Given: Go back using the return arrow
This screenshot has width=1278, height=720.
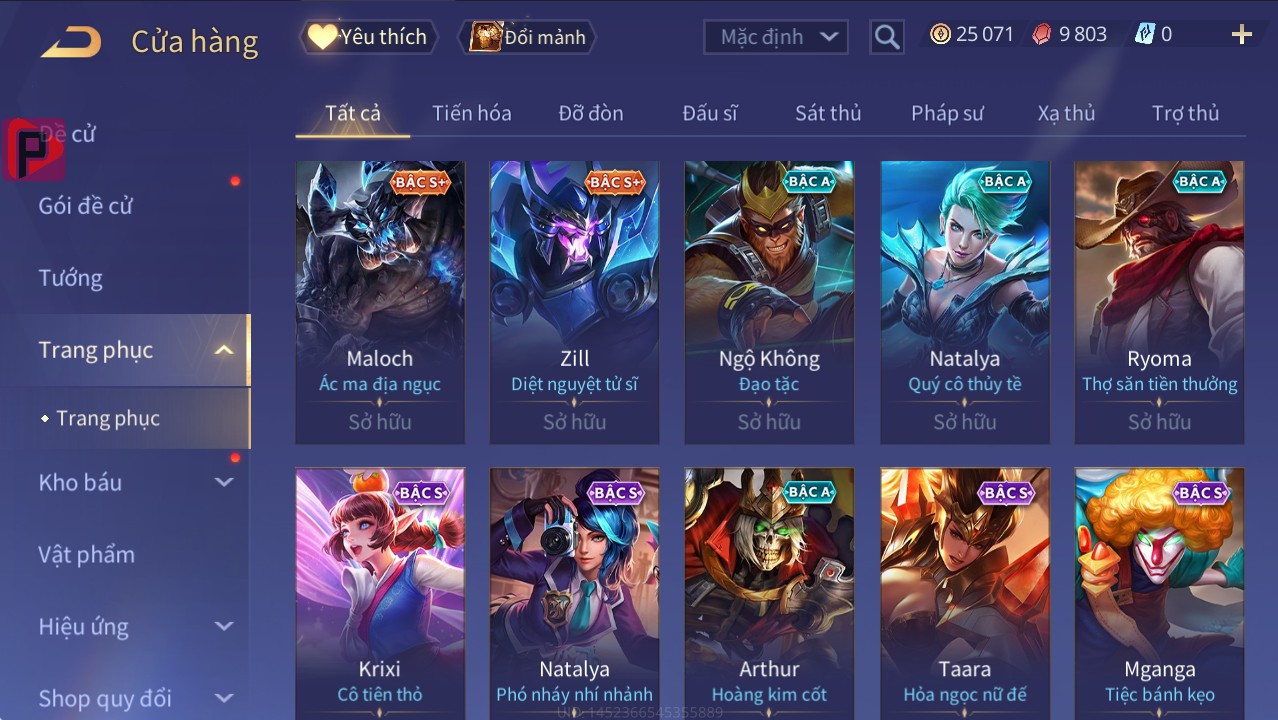Looking at the screenshot, I should click(x=71, y=41).
